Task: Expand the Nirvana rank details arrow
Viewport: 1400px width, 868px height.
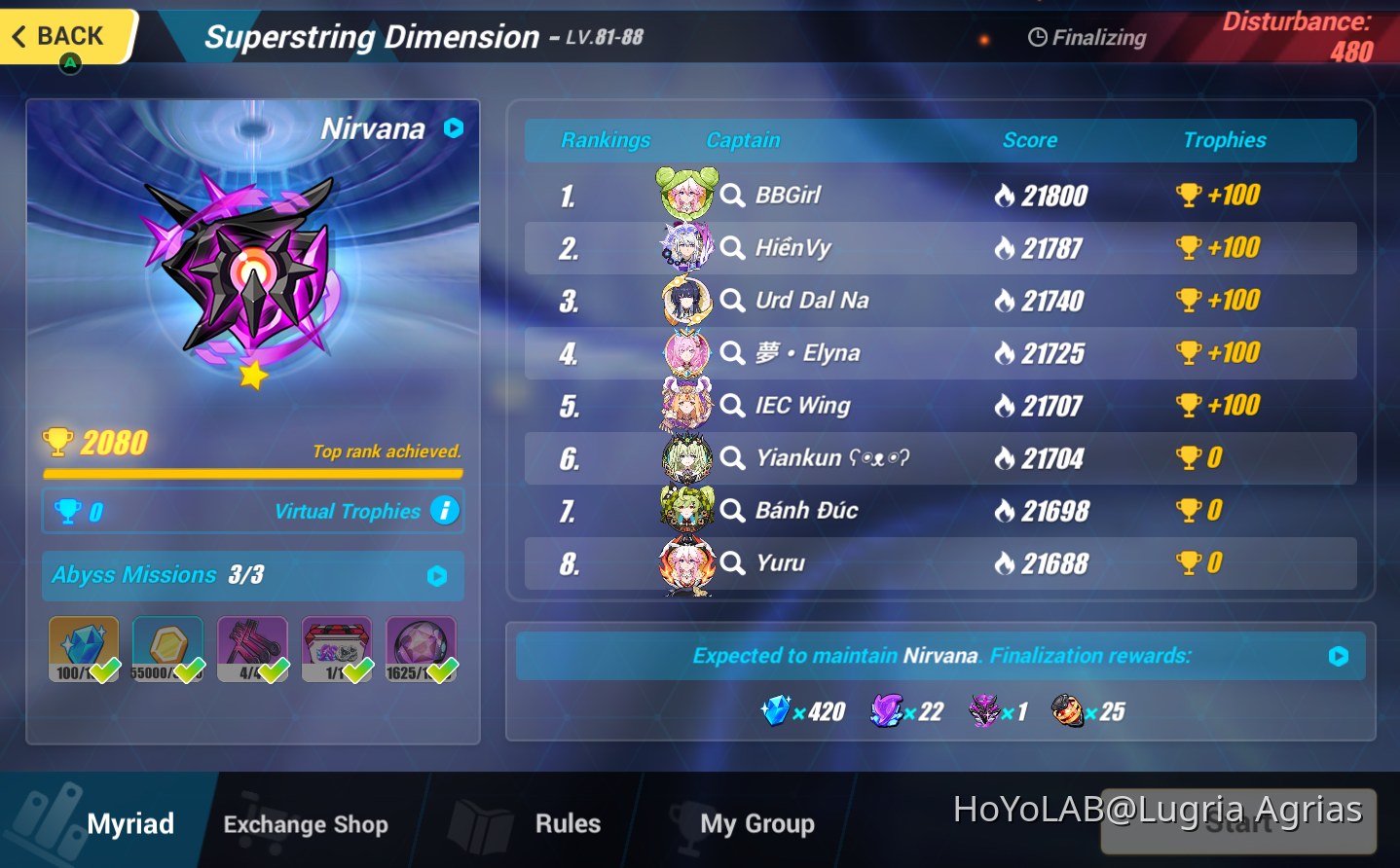Action: [454, 127]
